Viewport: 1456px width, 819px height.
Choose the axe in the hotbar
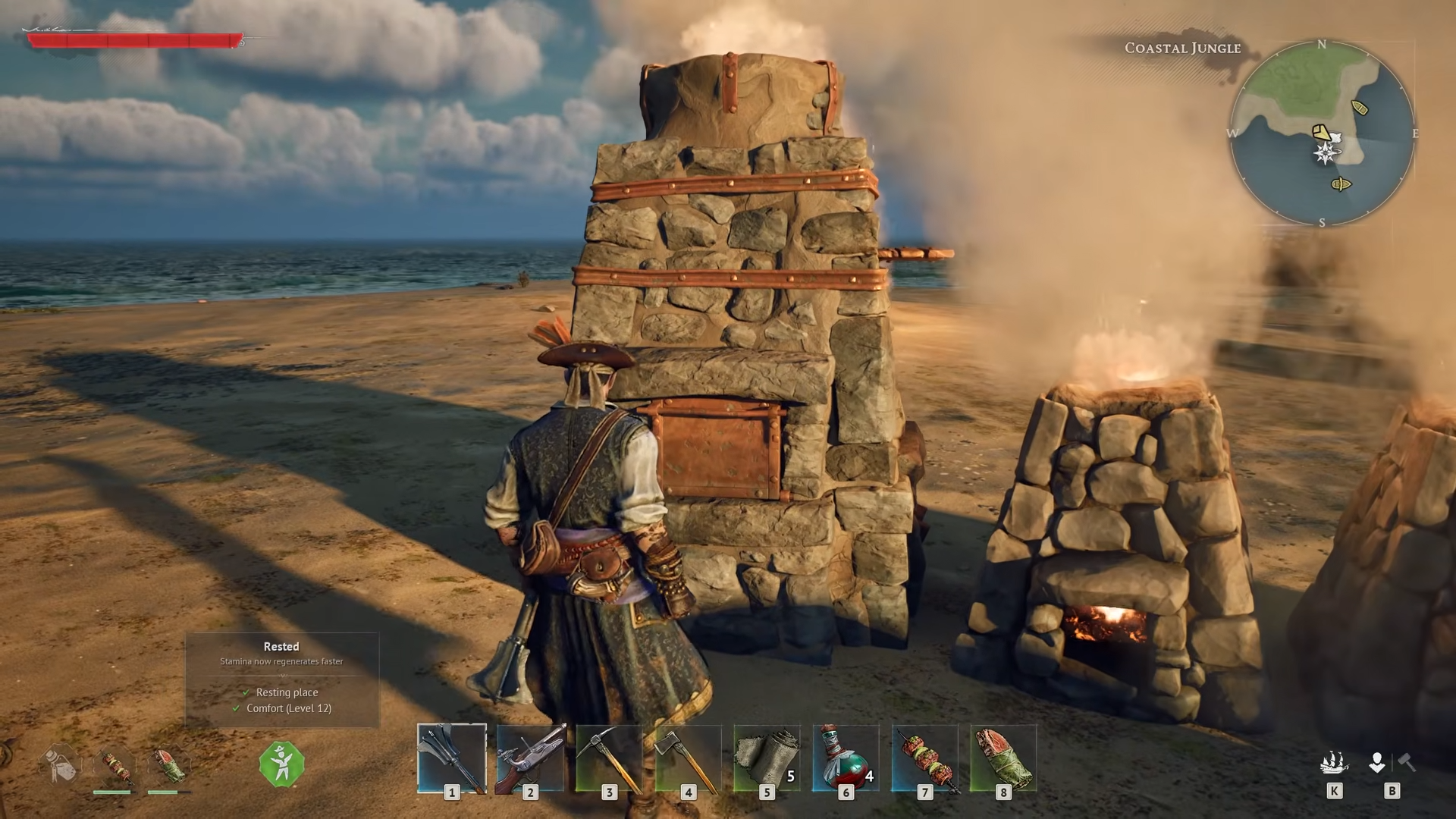point(689,758)
